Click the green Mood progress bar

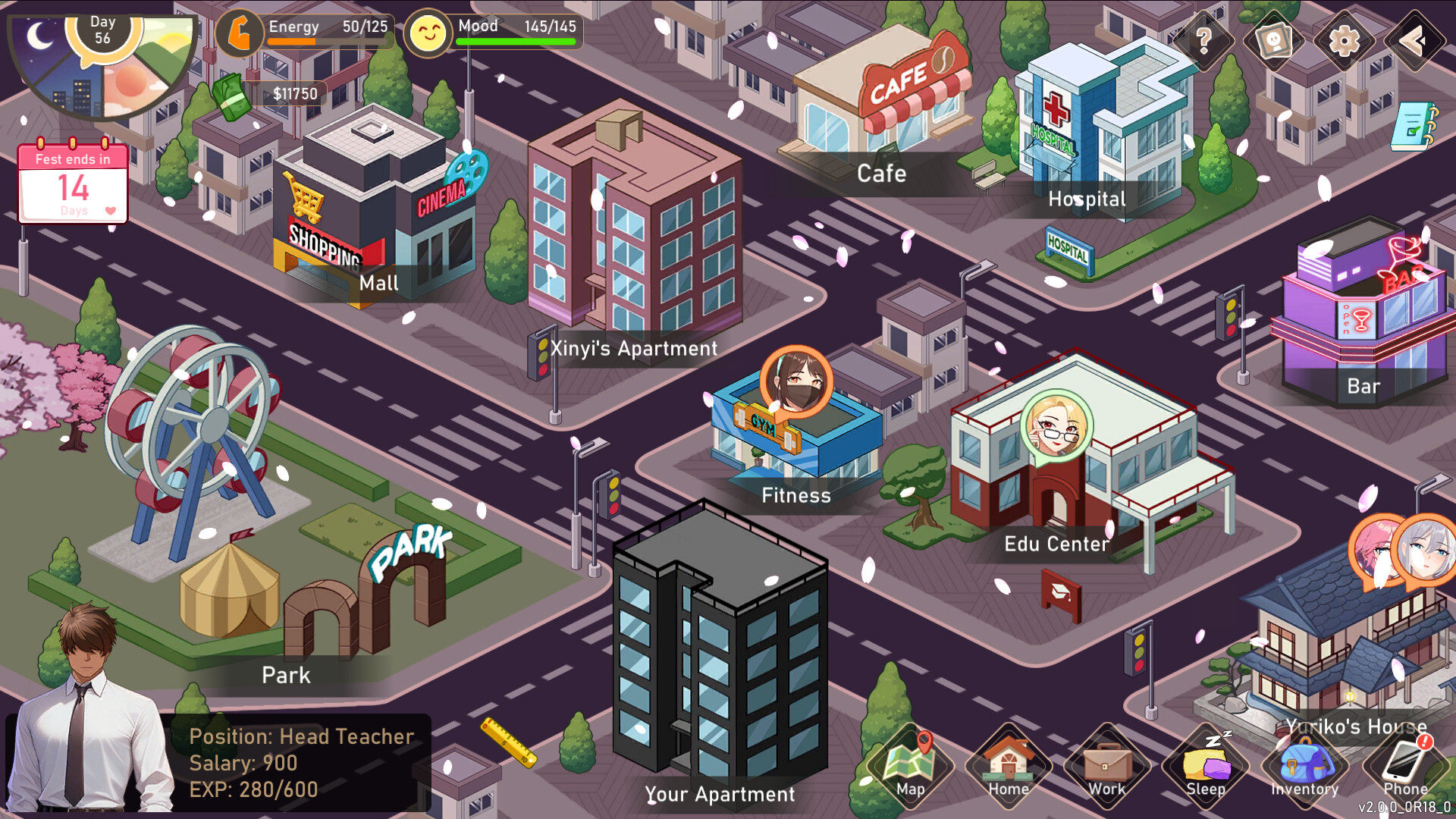click(516, 42)
